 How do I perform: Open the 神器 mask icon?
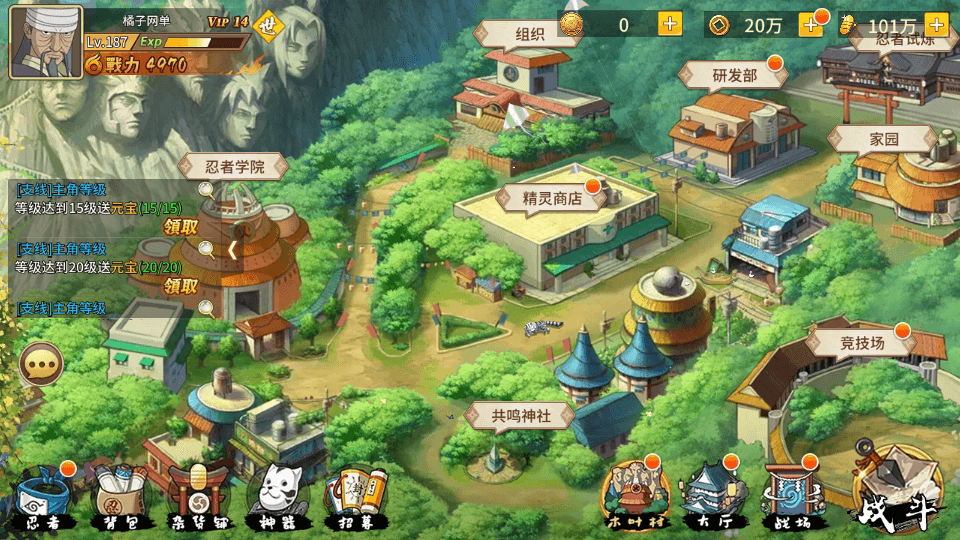tap(276, 497)
